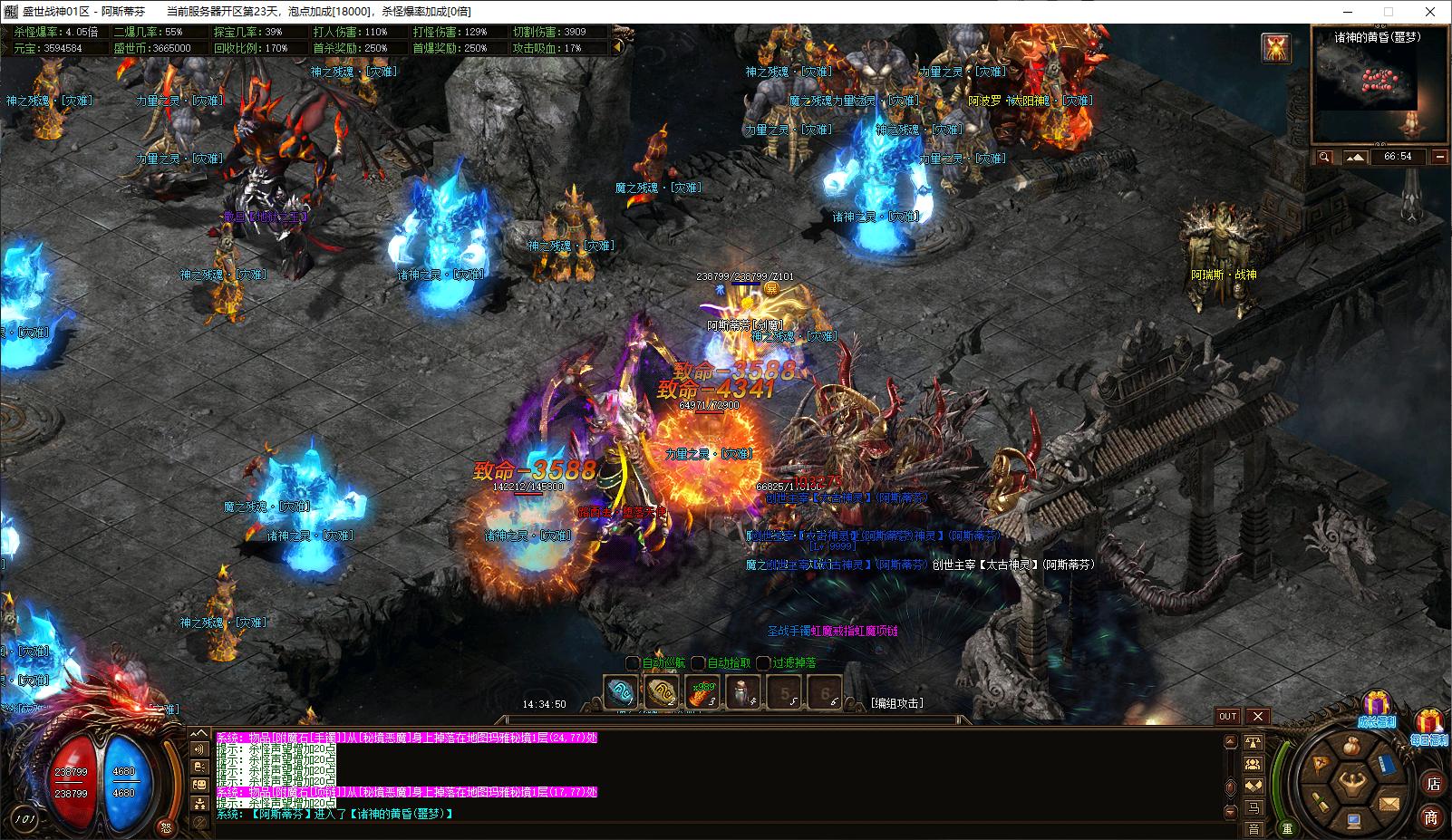The height and width of the screenshot is (840, 1452).
Task: Click the OUT button above the chat
Action: (1227, 717)
